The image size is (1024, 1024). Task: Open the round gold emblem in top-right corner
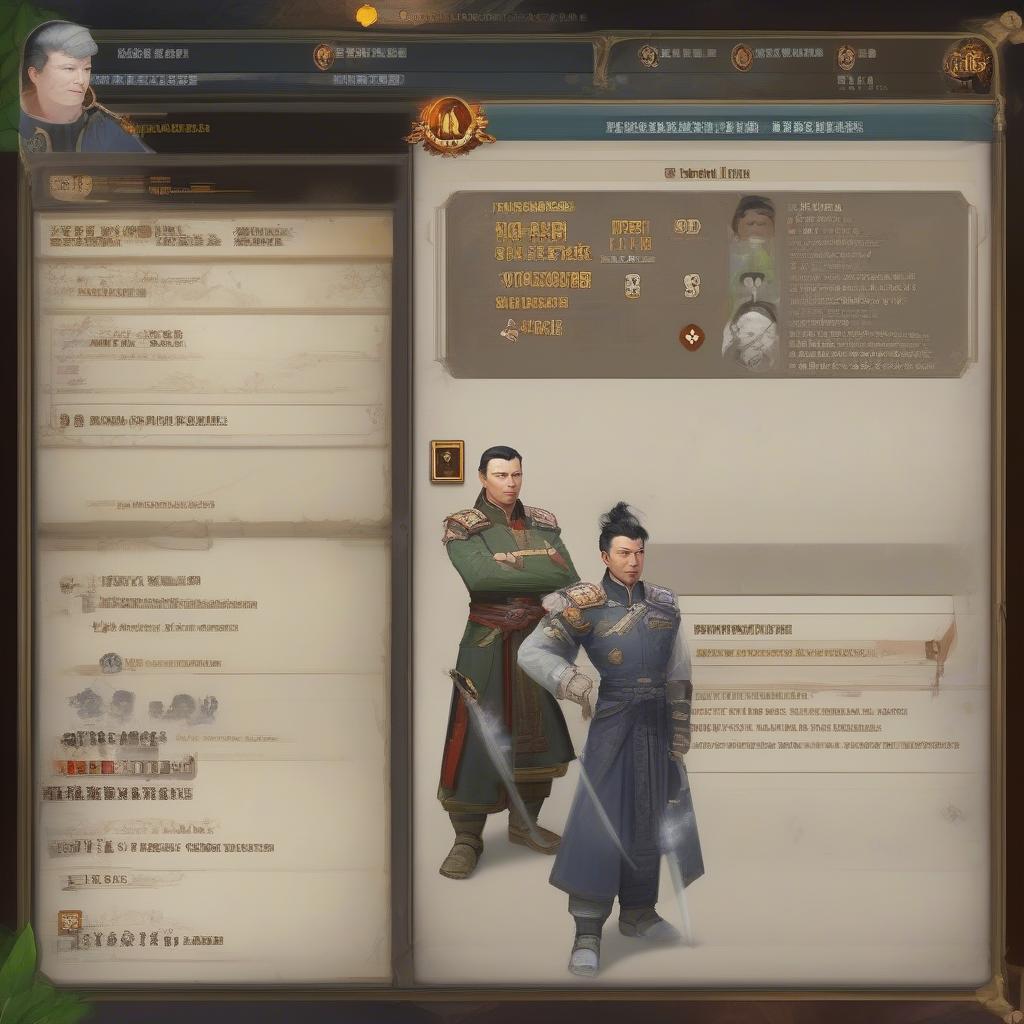coord(967,65)
